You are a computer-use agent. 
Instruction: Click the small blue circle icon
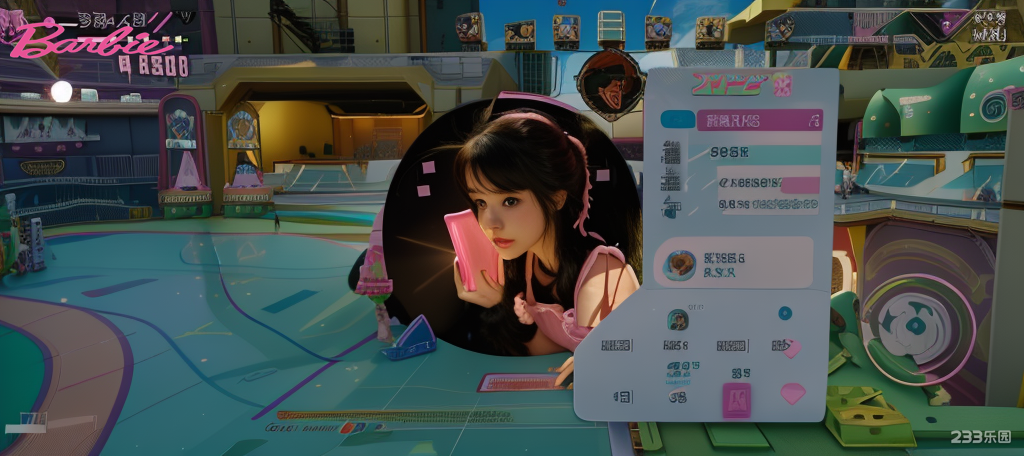pyautogui.click(x=785, y=313)
